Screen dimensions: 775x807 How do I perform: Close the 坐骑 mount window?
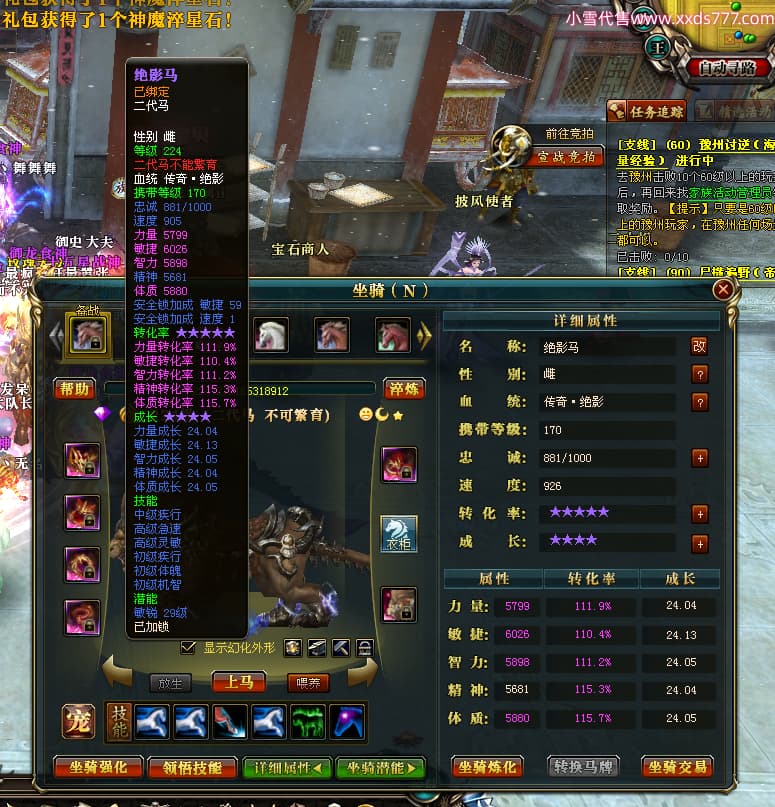(x=723, y=289)
